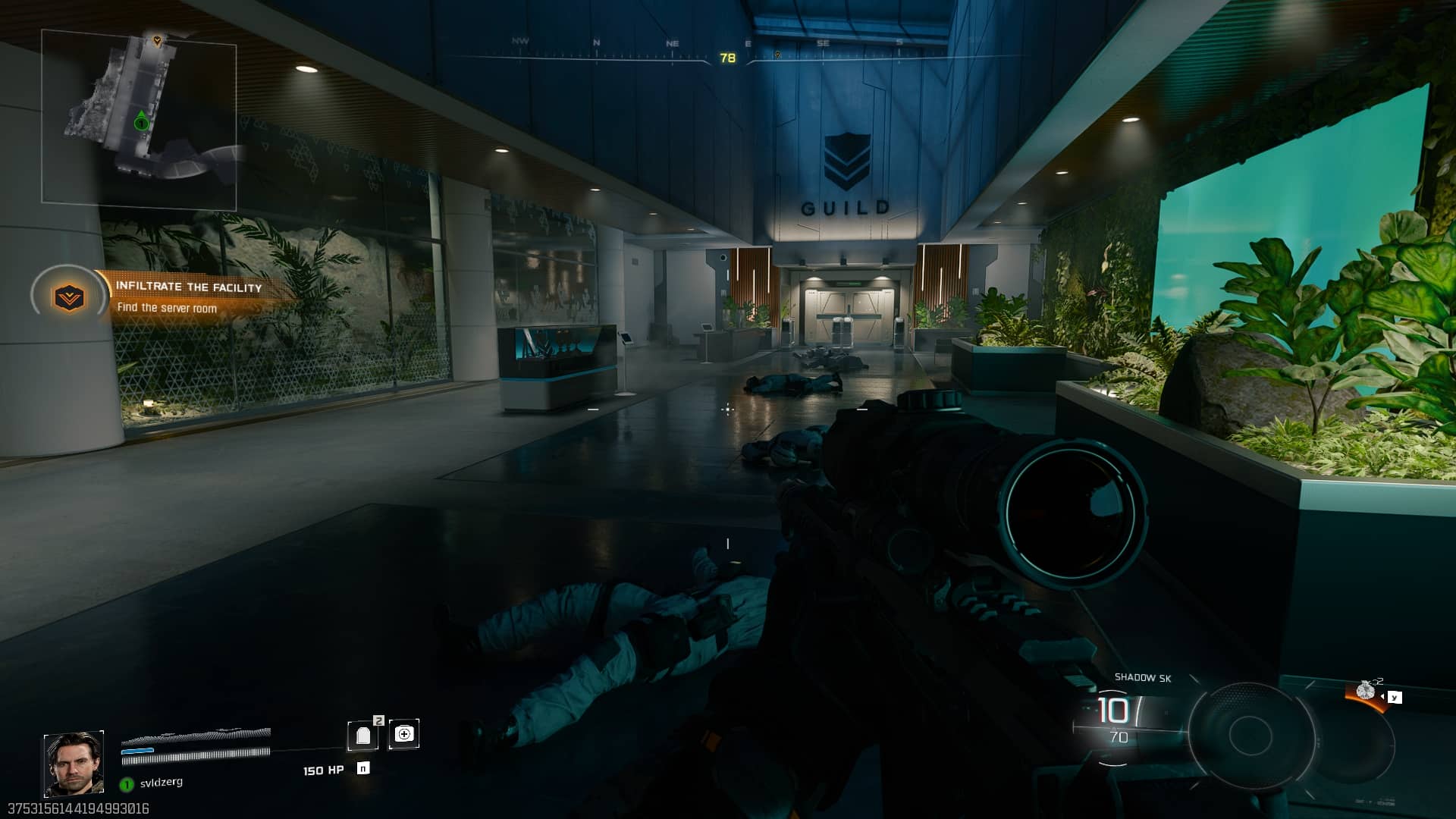Use the medkit item slot
Viewport: 1456px width, 819px height.
[404, 734]
